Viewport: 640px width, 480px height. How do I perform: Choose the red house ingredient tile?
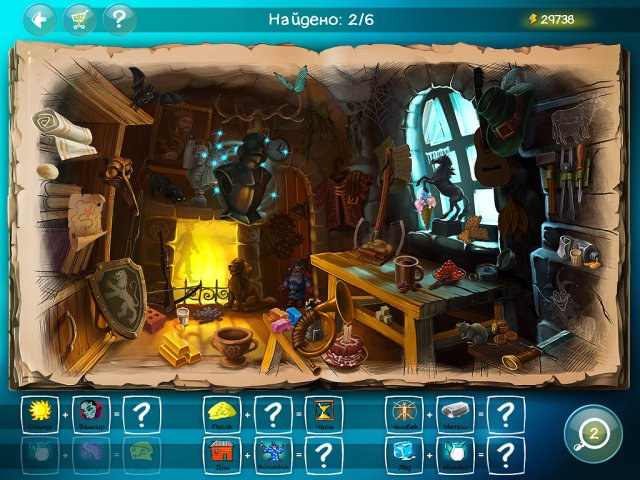coord(221,454)
